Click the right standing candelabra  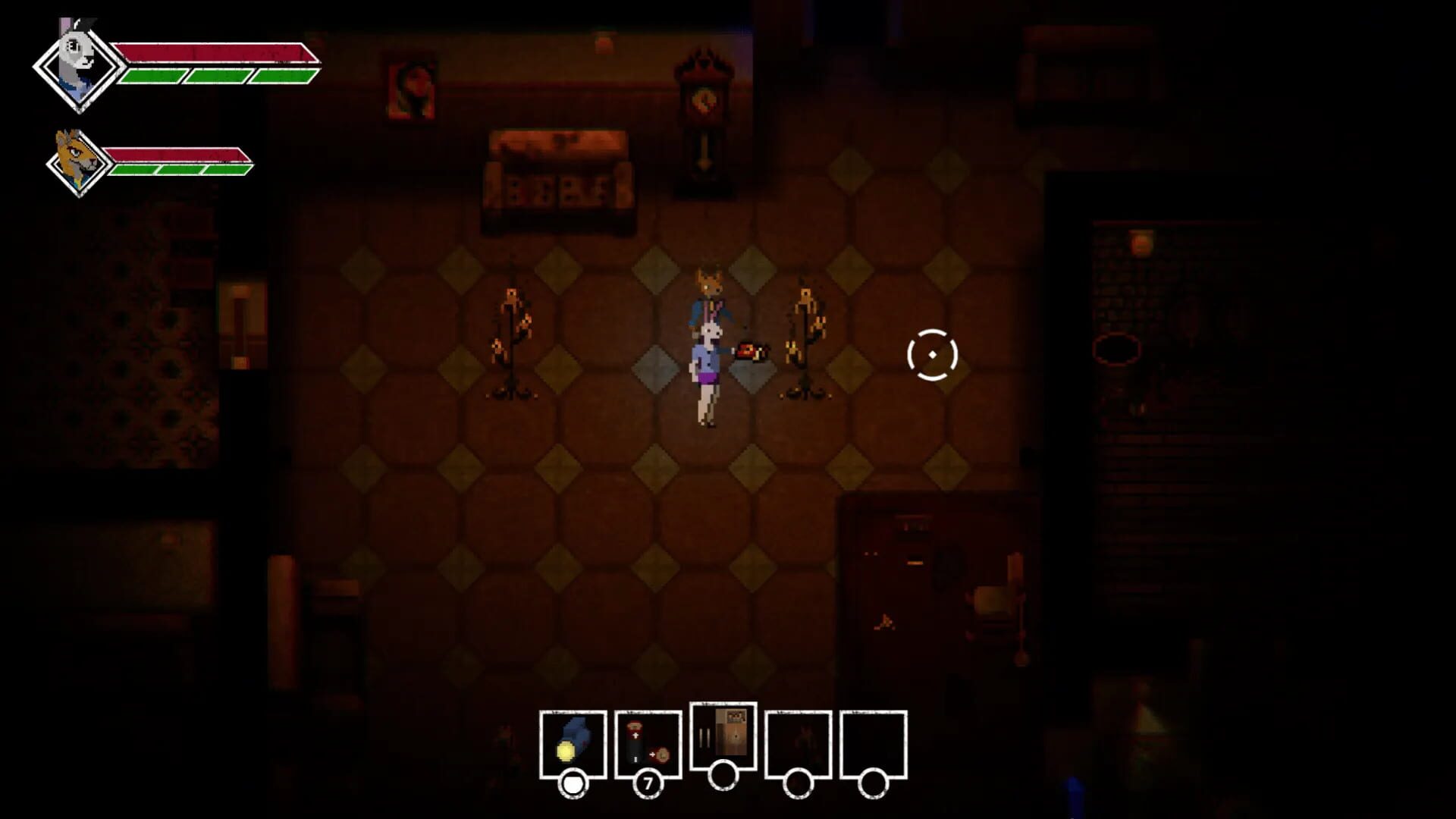pyautogui.click(x=805, y=341)
